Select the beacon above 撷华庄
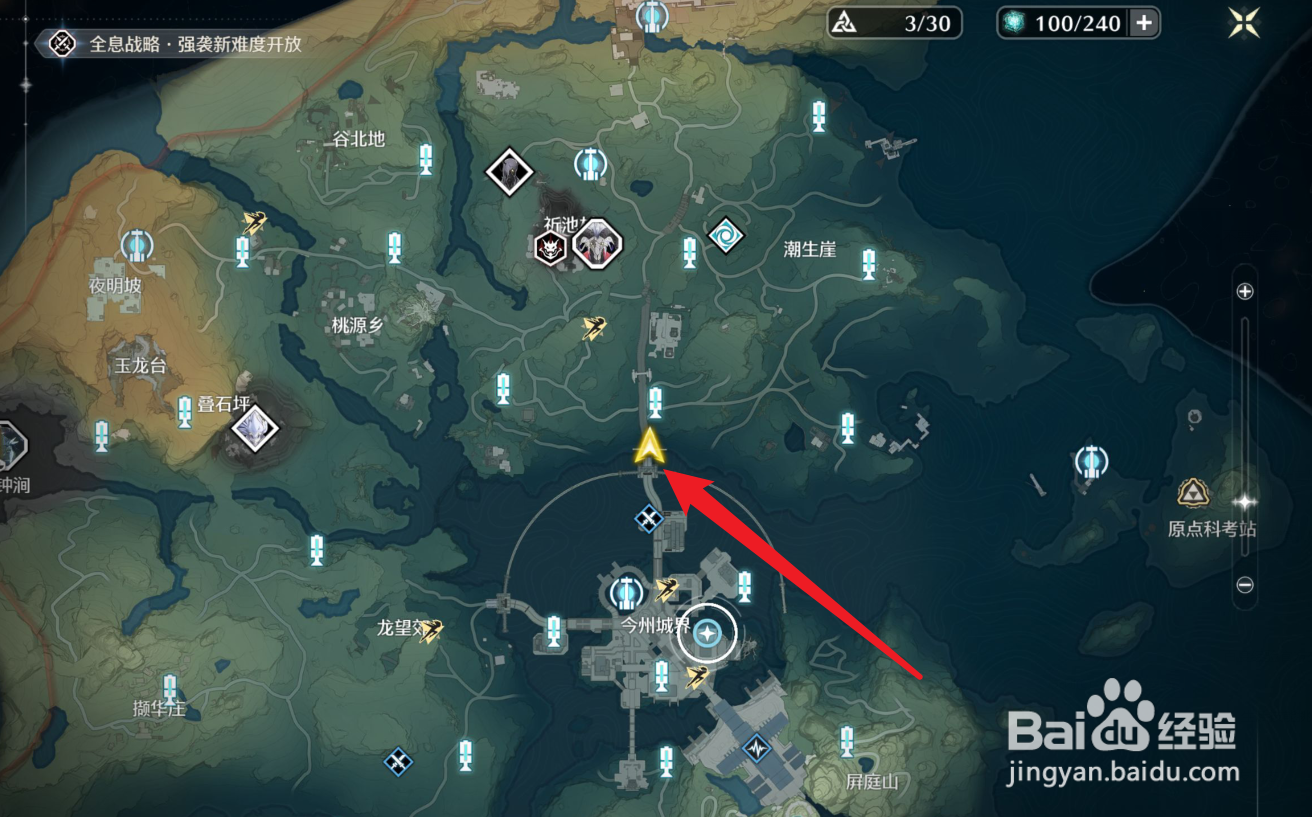Screen dimensions: 1312x817 [x=170, y=687]
